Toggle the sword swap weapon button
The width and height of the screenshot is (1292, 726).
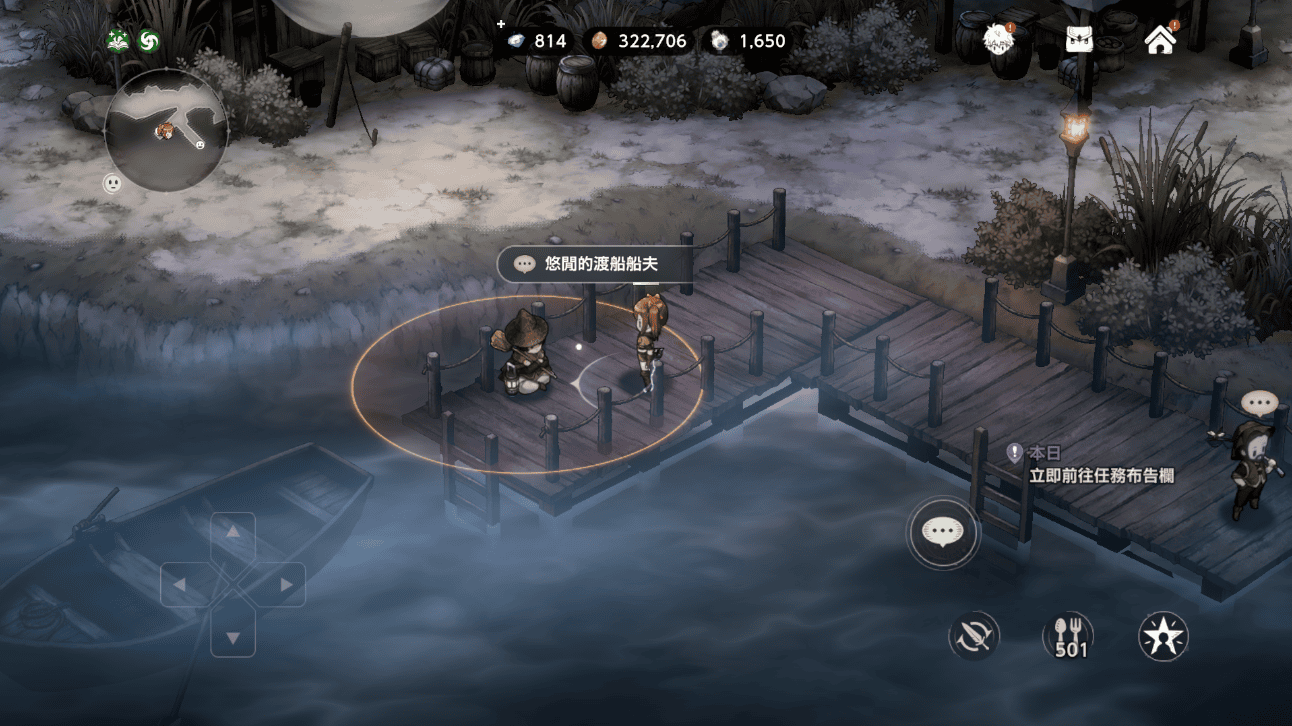pyautogui.click(x=975, y=636)
